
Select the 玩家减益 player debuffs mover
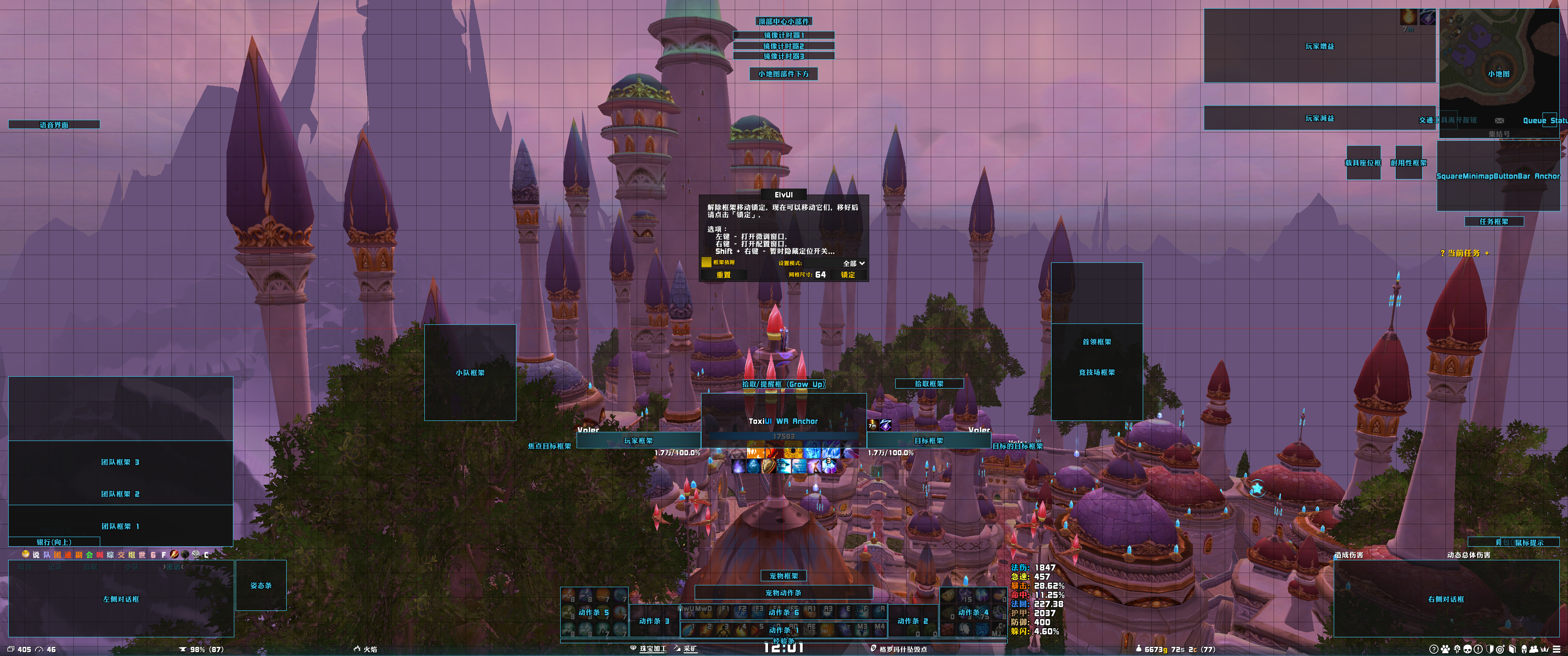[x=1319, y=118]
